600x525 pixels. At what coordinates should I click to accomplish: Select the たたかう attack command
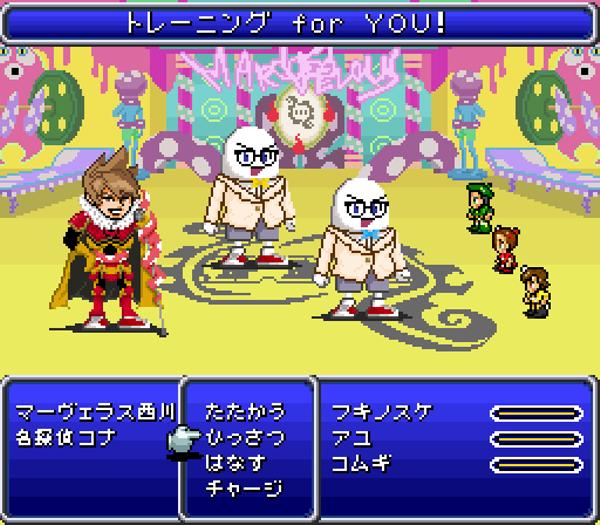244,412
